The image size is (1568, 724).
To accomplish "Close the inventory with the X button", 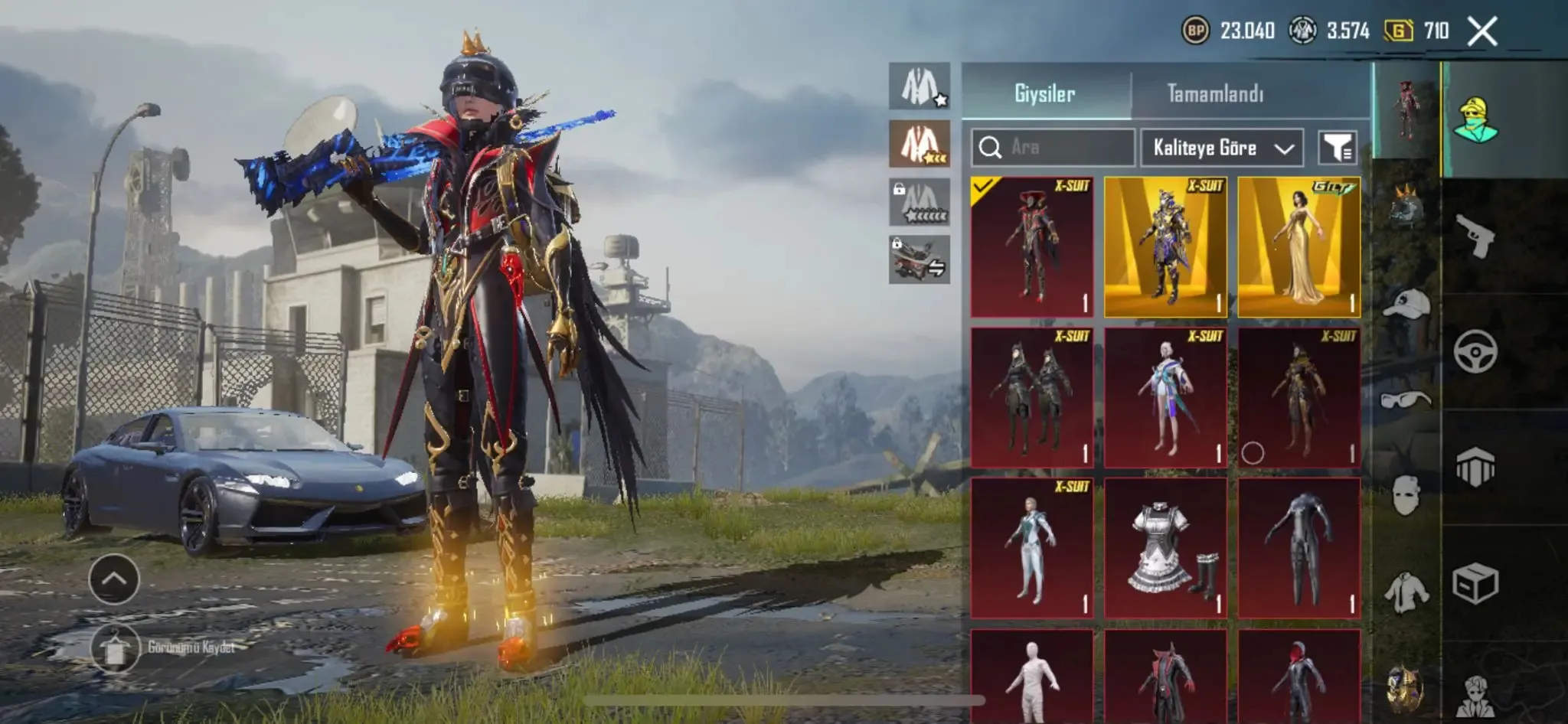I will click(1482, 31).
